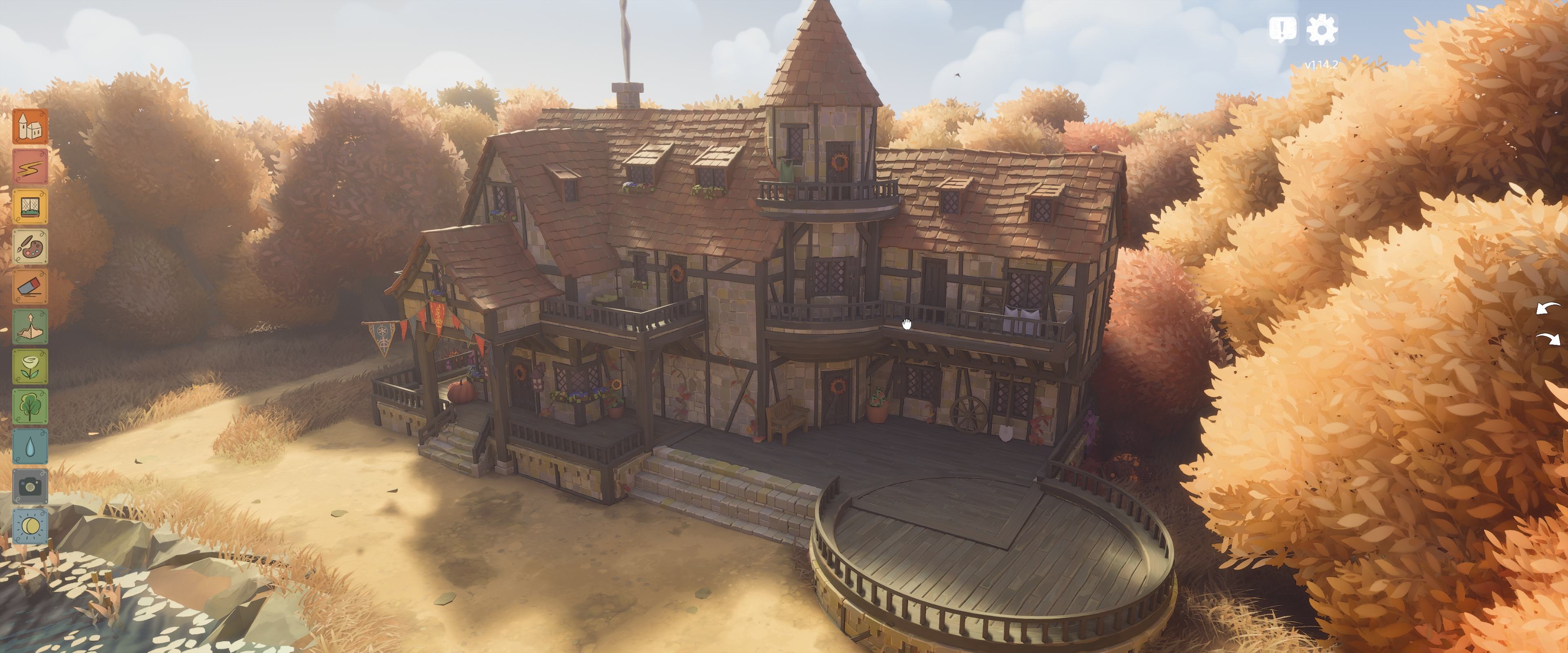Screen dimensions: 1568x653
Task: Choose the flower planting tool
Action: (x=30, y=366)
